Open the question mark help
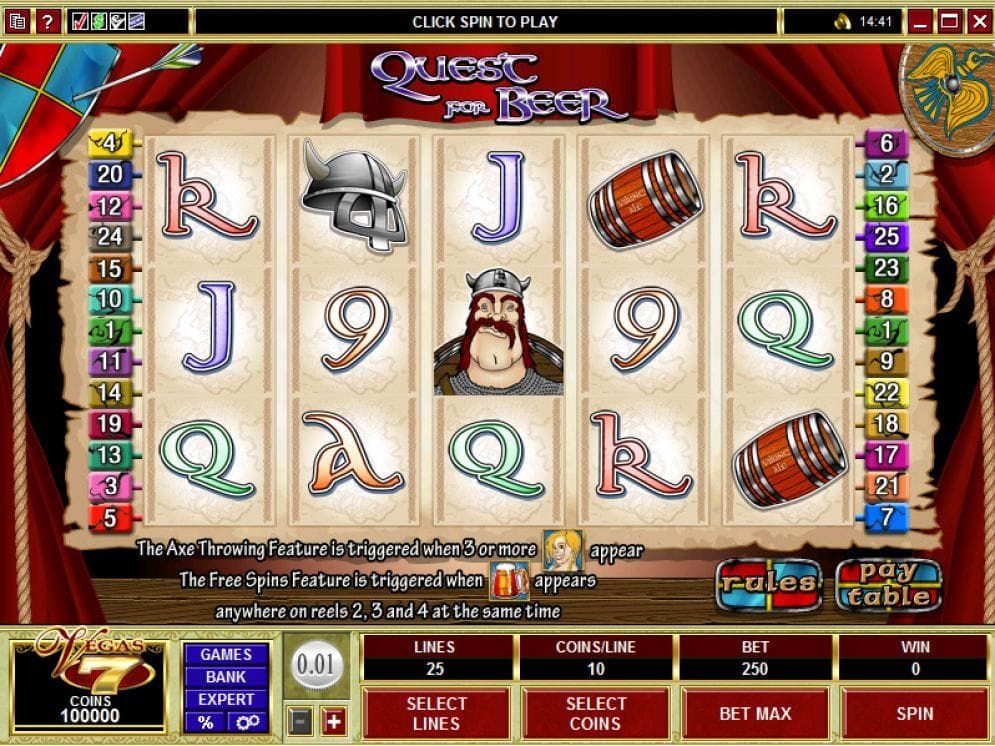 click(x=46, y=21)
